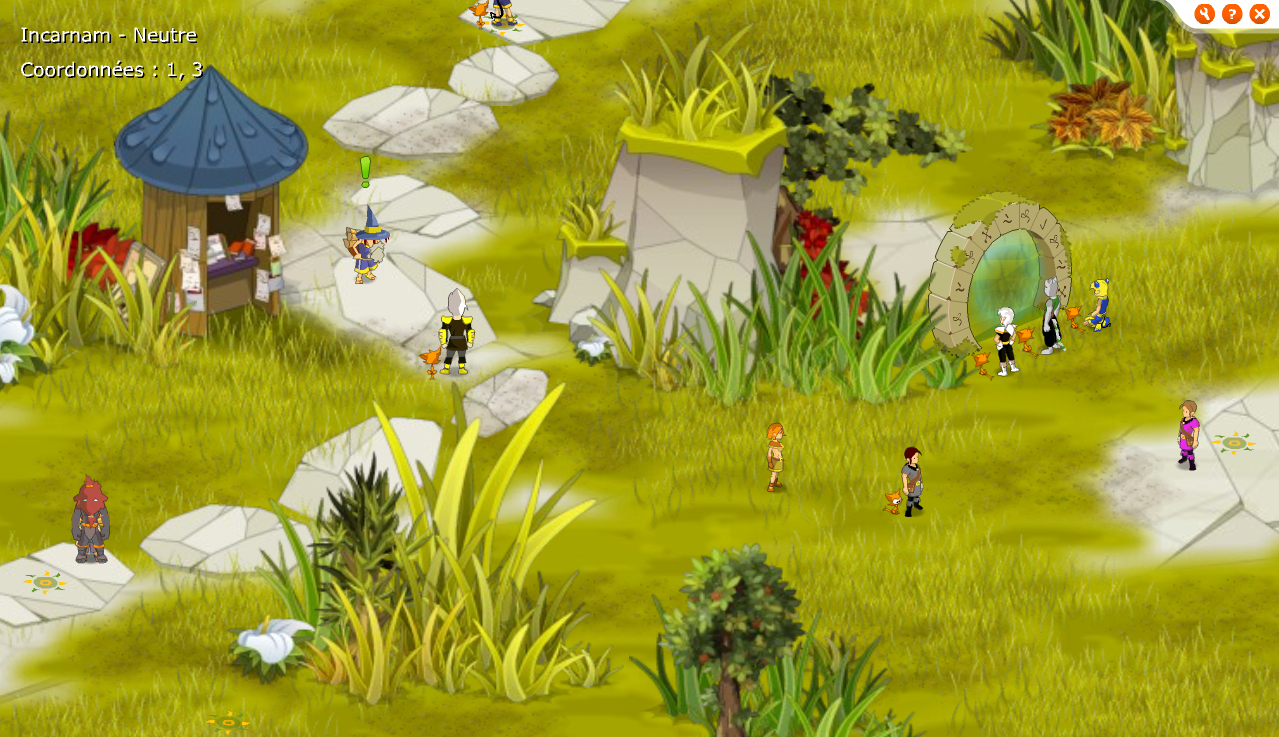Open help via the question mark button

[x=1232, y=14]
